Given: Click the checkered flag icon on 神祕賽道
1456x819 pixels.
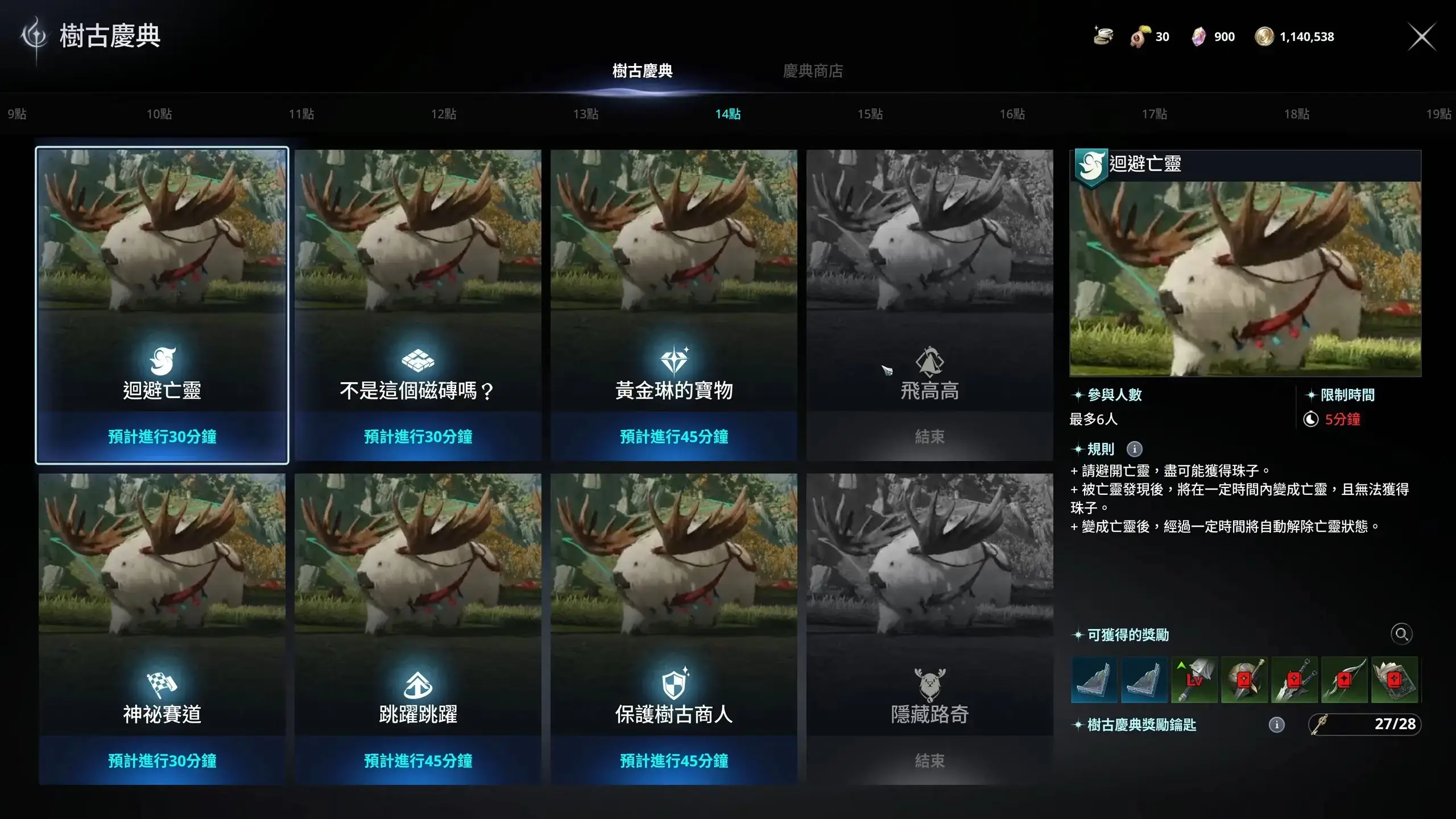Looking at the screenshot, I should point(162,684).
